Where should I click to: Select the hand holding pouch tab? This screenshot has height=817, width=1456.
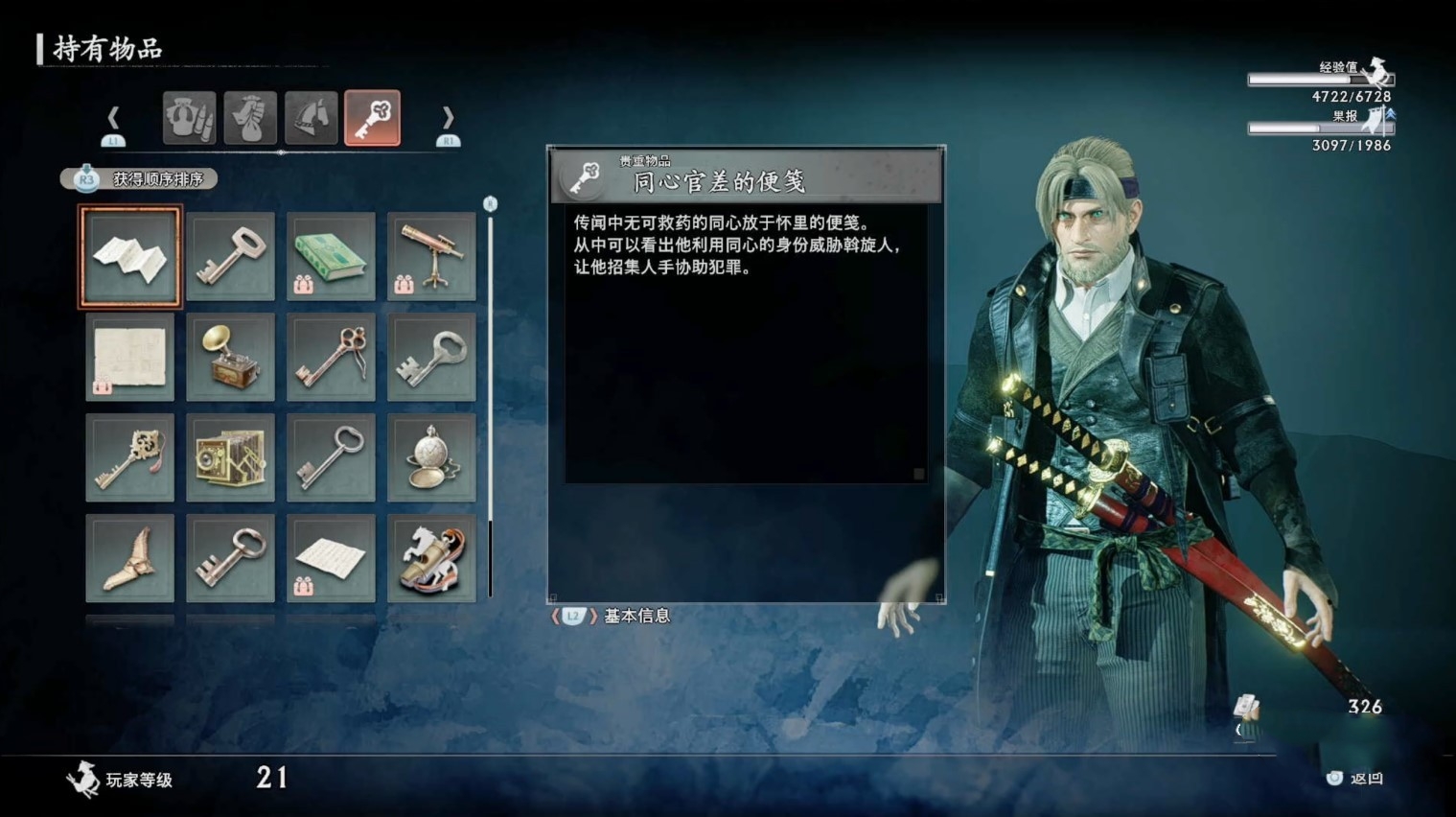coord(250,118)
